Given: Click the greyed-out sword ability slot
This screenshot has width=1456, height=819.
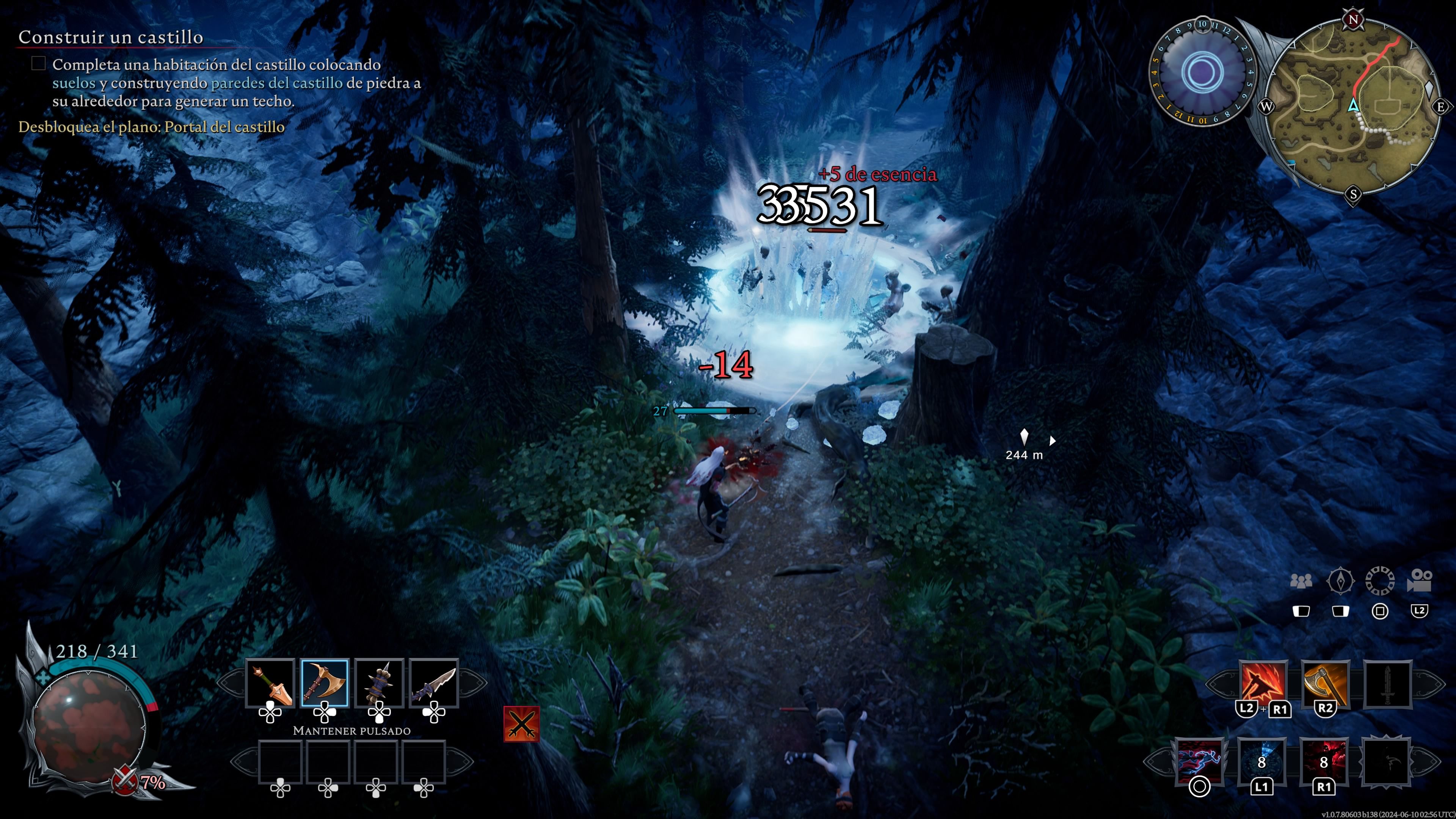Looking at the screenshot, I should coord(1388,684).
